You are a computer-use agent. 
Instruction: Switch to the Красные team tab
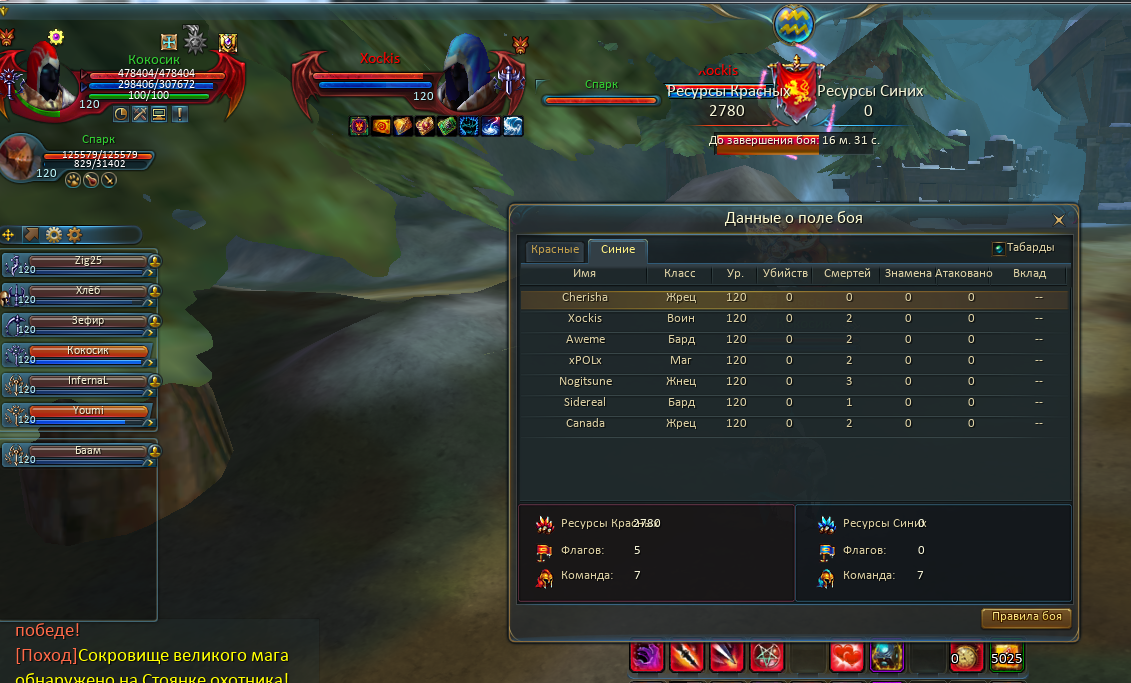coord(555,250)
